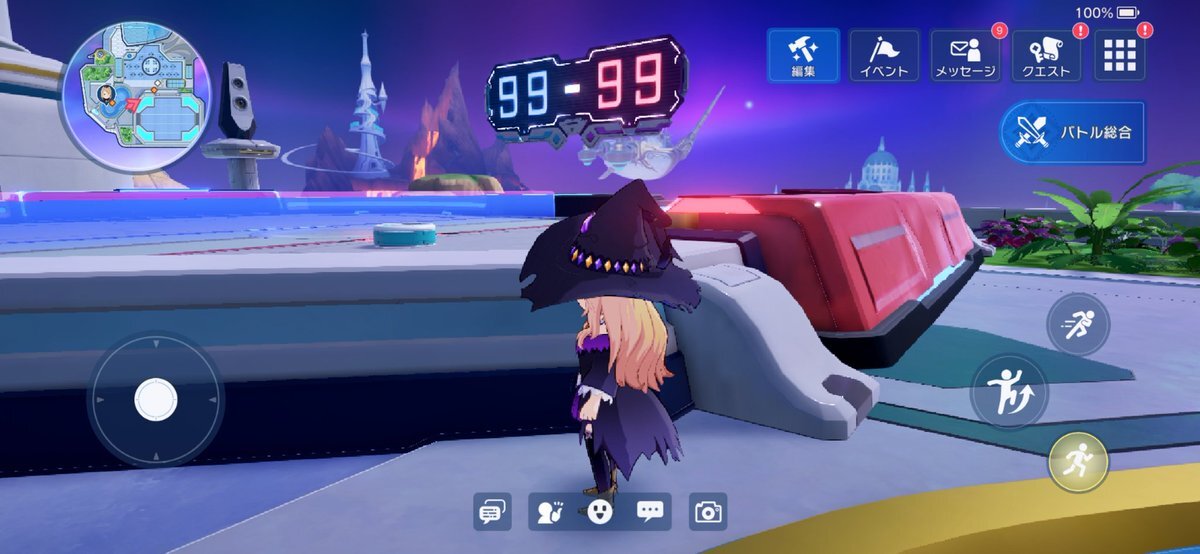
Task: Open the speech bubble quick chat
Action: pos(650,512)
